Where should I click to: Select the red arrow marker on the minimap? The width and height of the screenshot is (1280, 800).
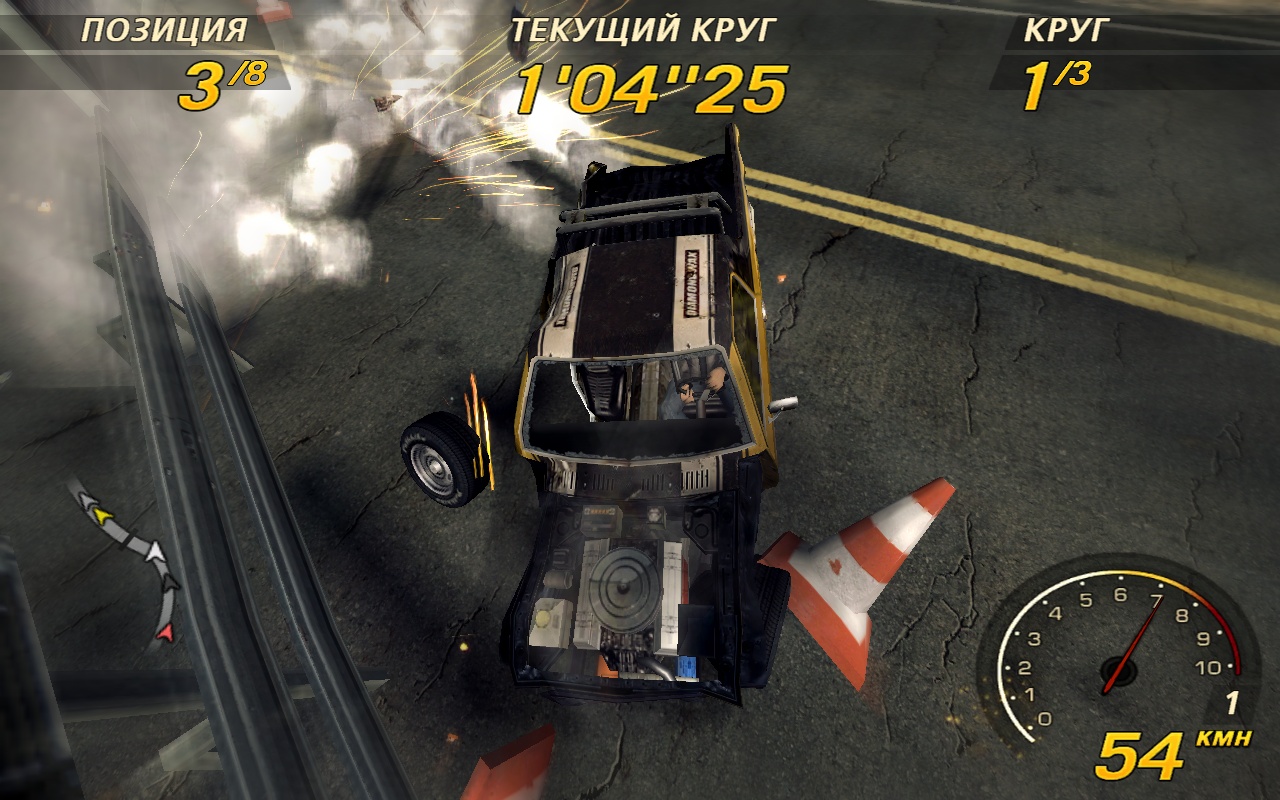tap(166, 631)
